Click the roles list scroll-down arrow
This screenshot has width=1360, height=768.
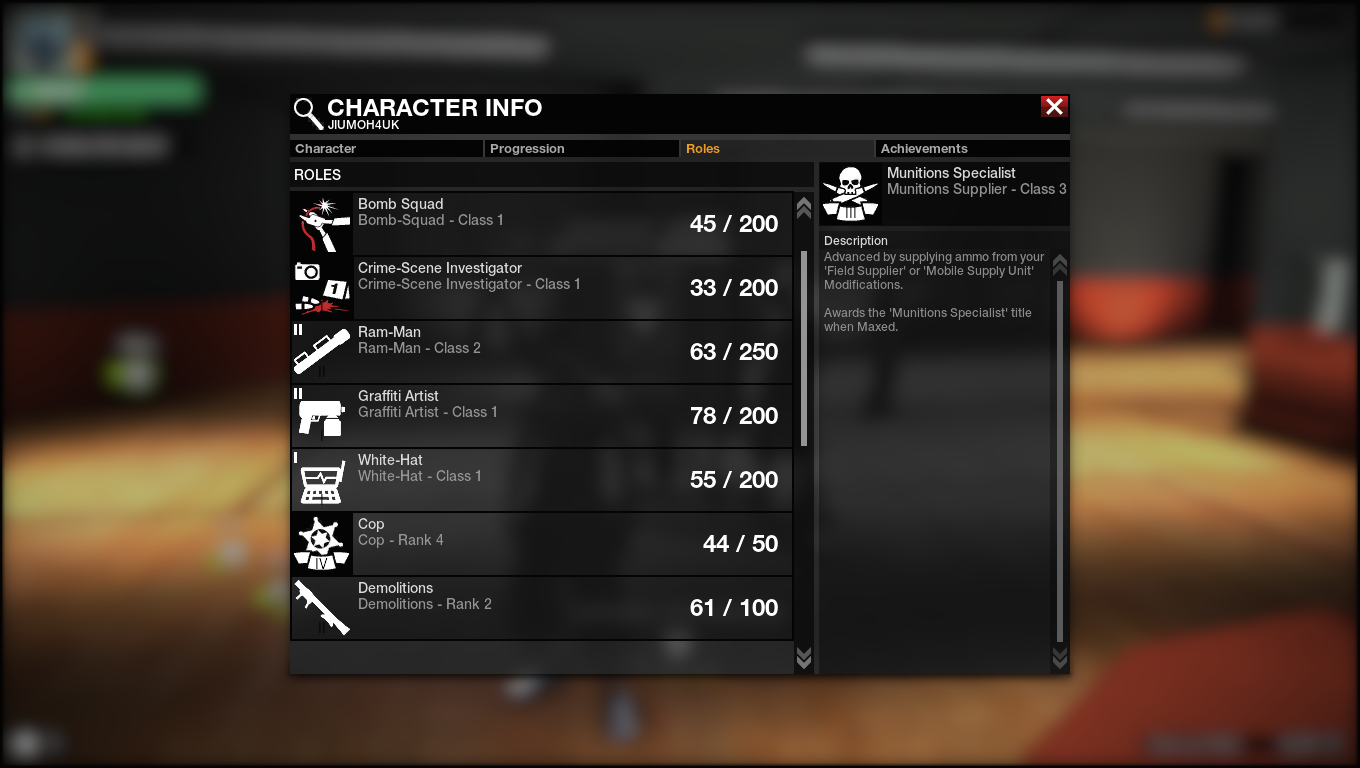point(803,657)
